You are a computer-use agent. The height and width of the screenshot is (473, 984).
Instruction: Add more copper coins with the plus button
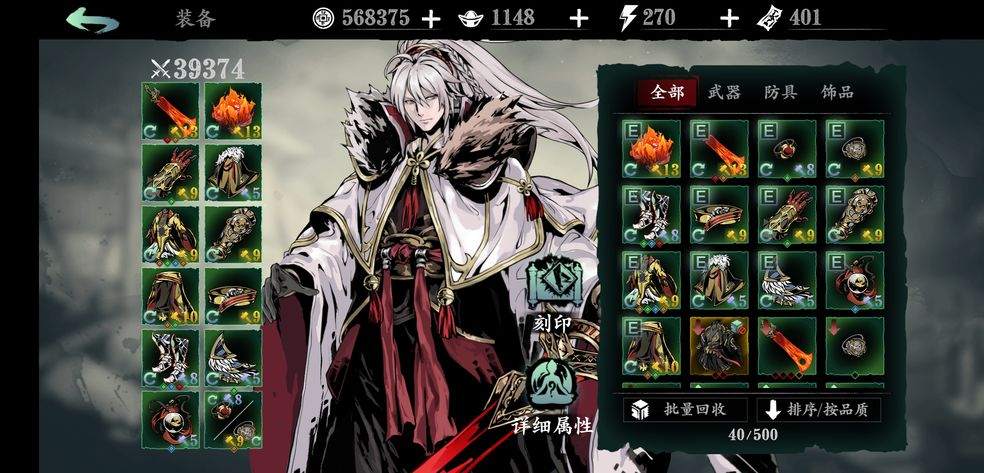coord(430,18)
